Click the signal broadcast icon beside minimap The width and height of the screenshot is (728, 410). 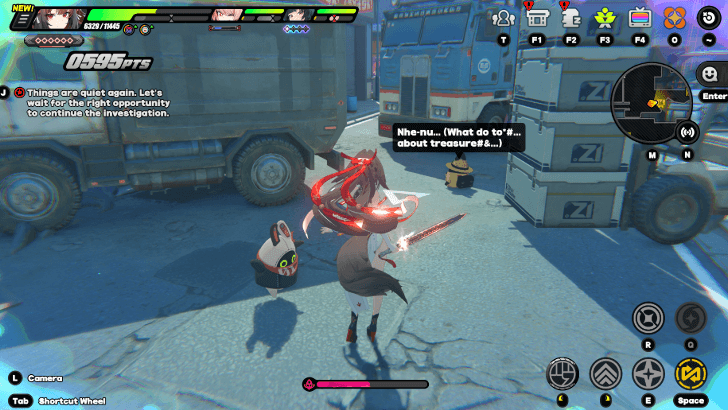[x=687, y=131]
